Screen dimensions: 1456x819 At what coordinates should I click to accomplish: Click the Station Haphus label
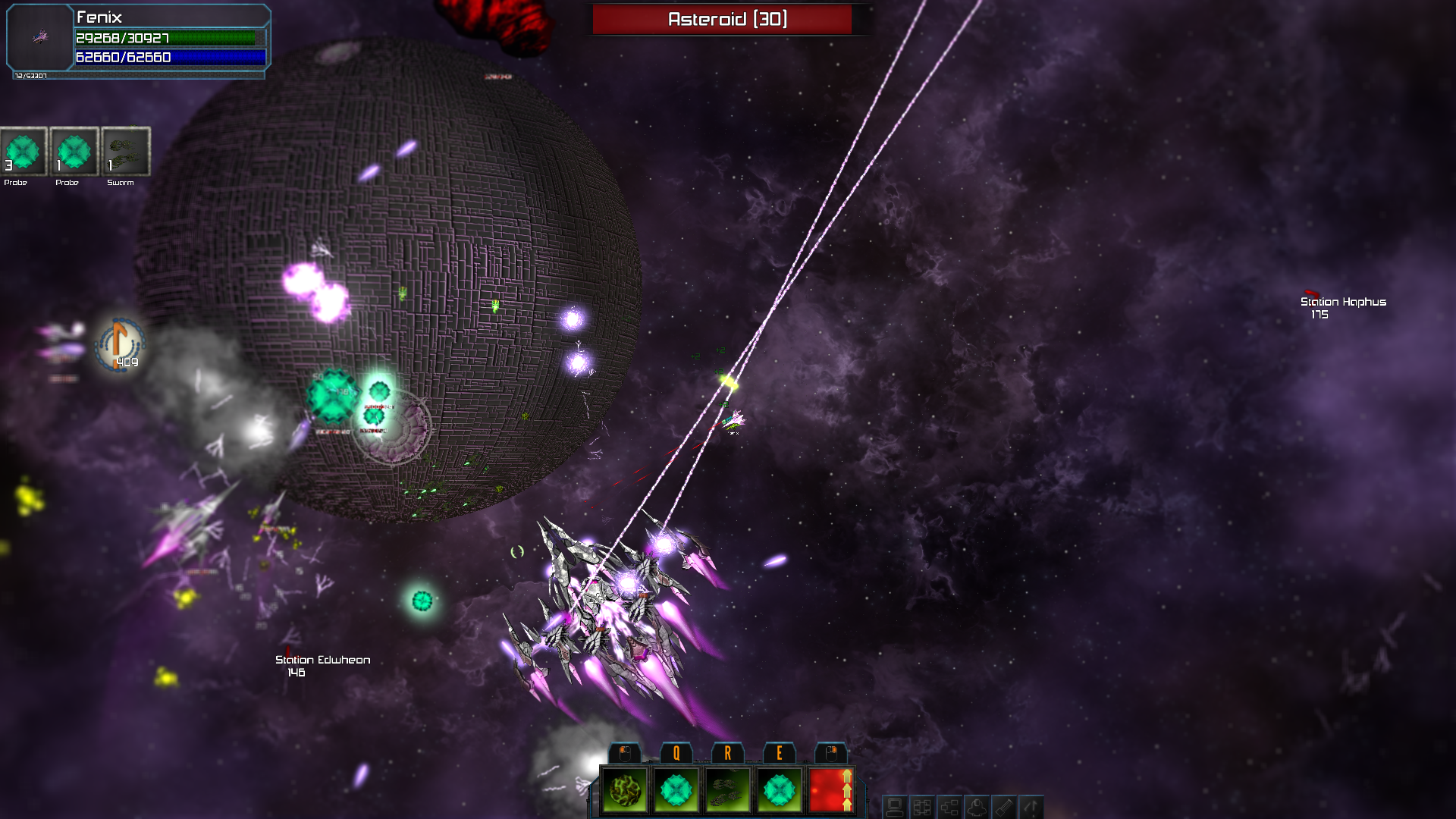click(1343, 302)
